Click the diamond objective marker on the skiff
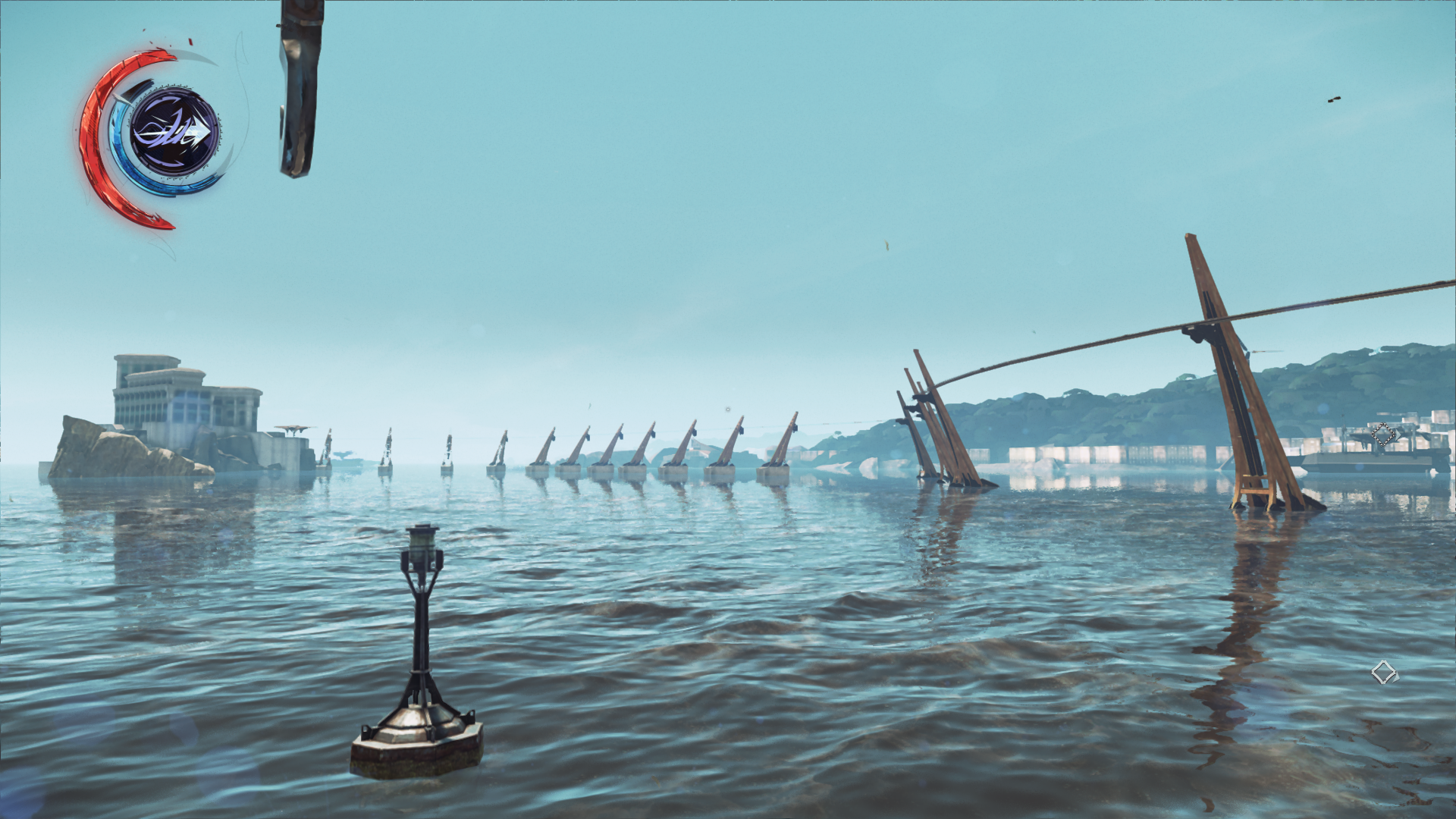The height and width of the screenshot is (819, 1456). point(1383,435)
